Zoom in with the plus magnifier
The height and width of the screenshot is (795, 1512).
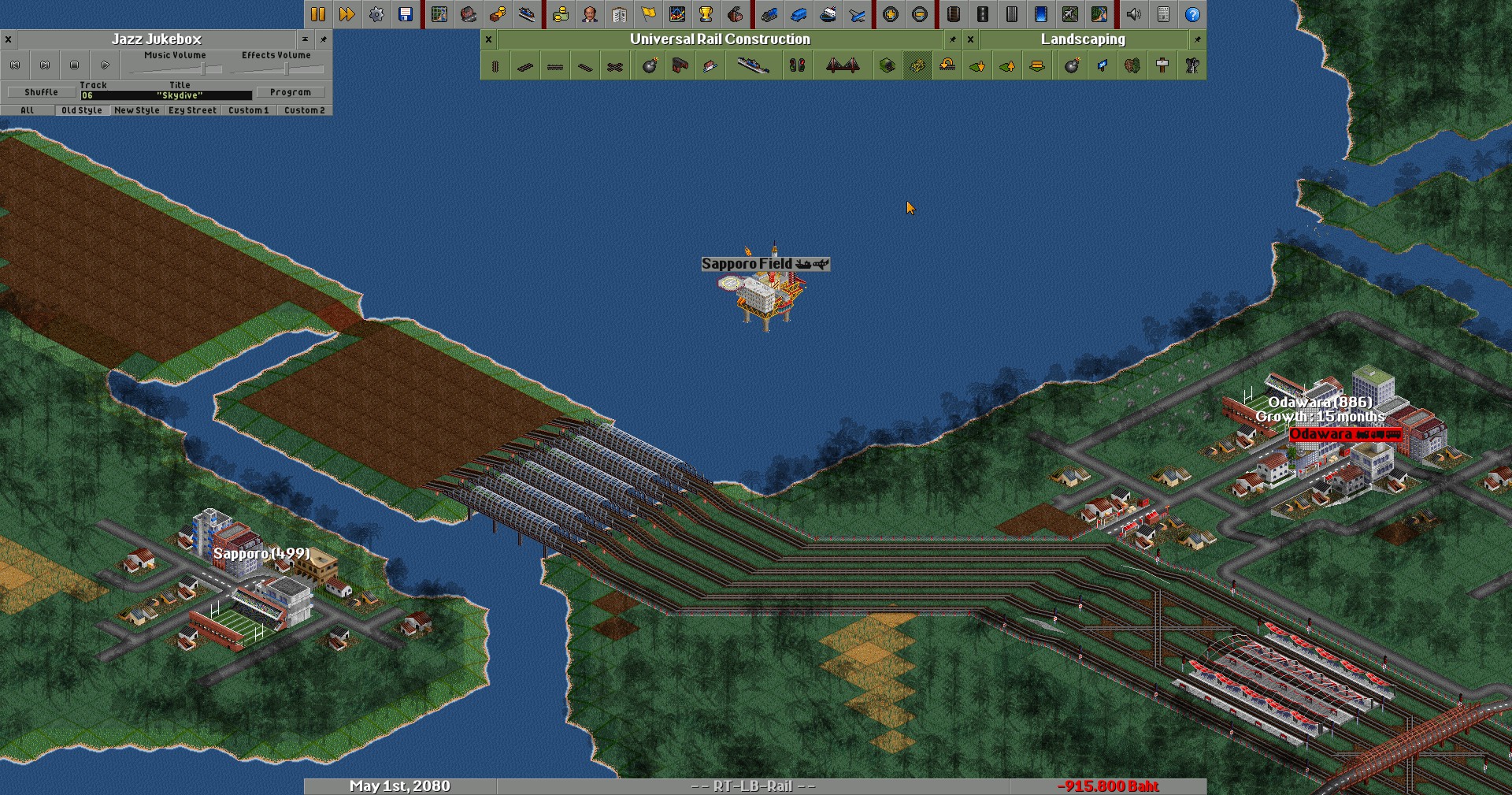tap(891, 14)
